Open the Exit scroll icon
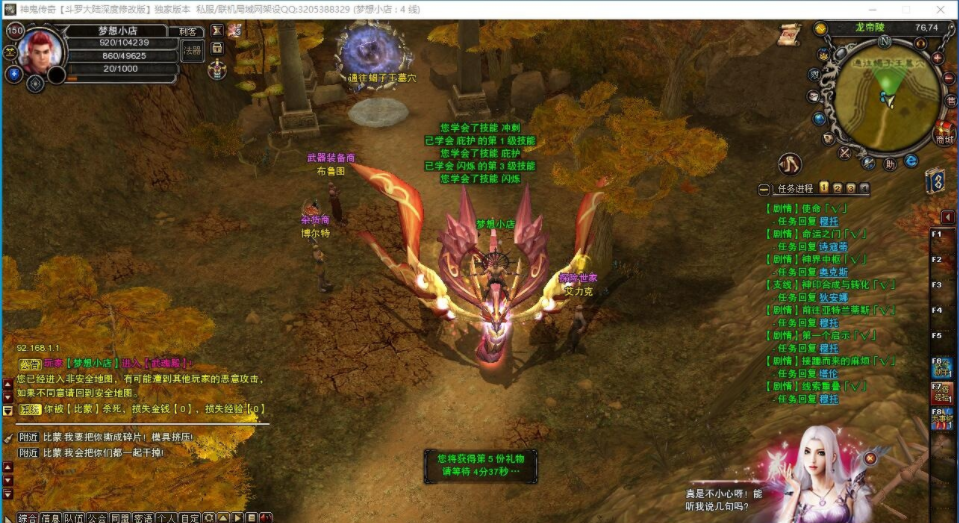The height and width of the screenshot is (523, 959). pos(790,34)
